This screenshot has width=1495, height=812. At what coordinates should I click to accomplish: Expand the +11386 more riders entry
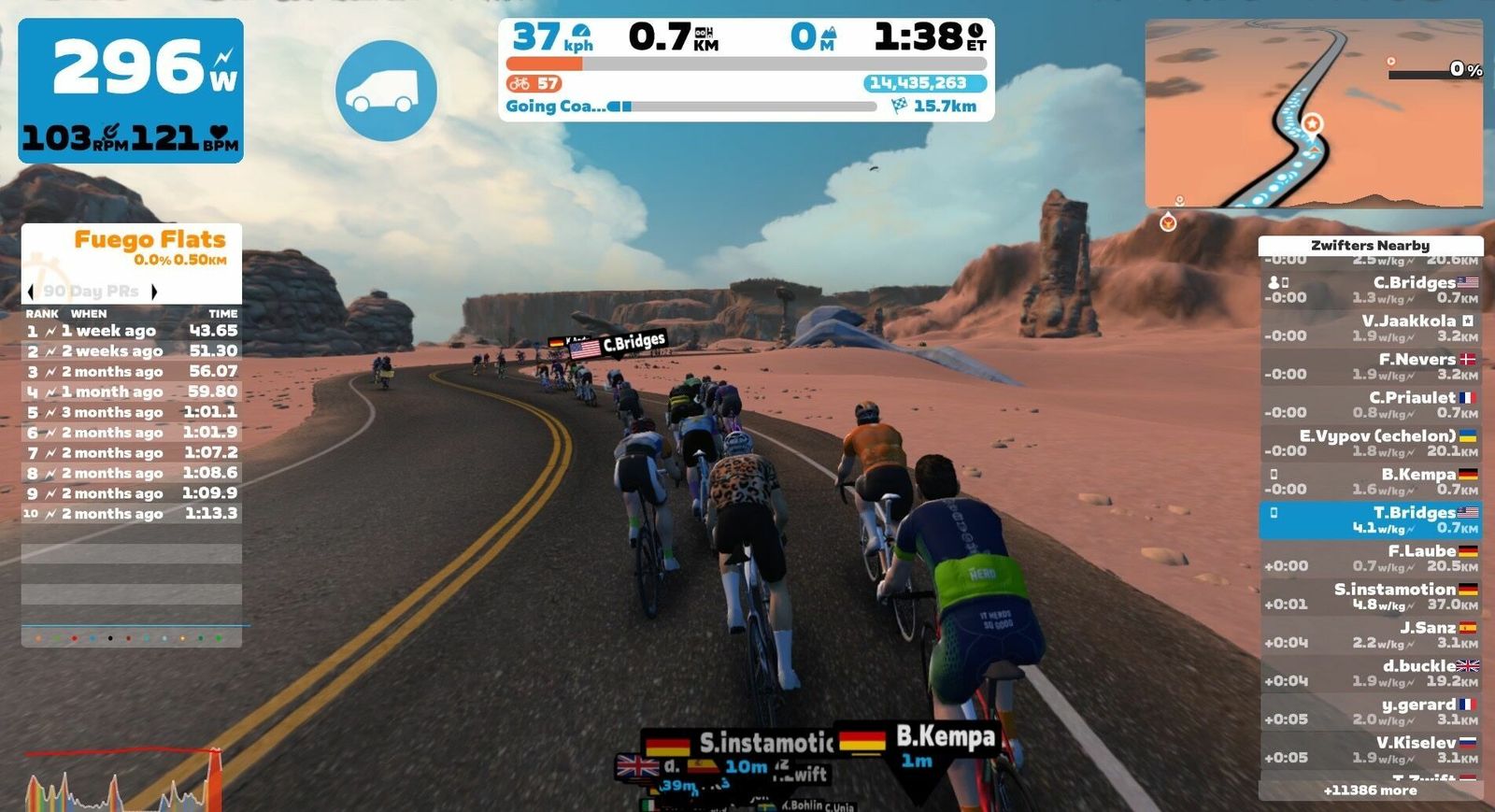1370,791
